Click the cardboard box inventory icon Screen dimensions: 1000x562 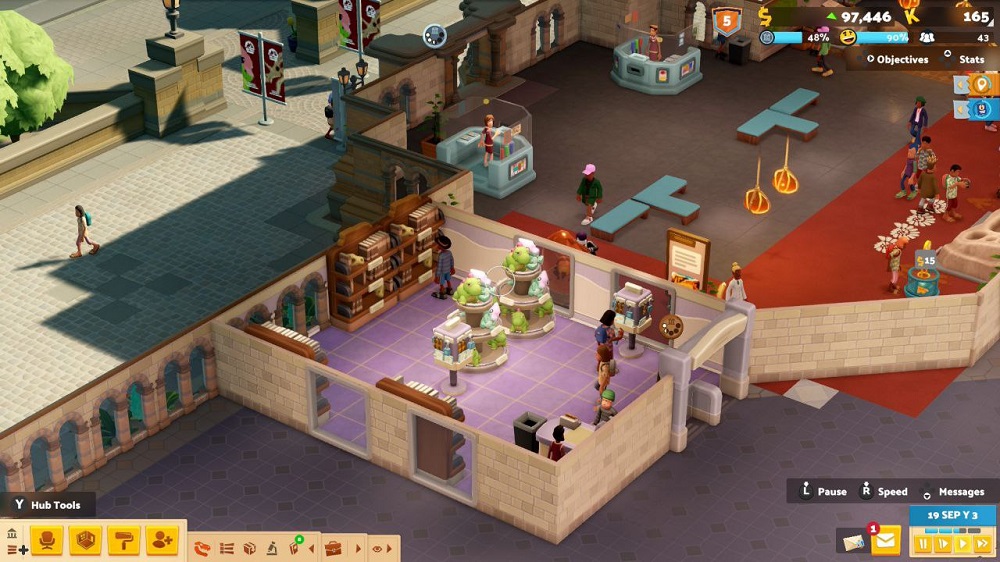pos(250,548)
